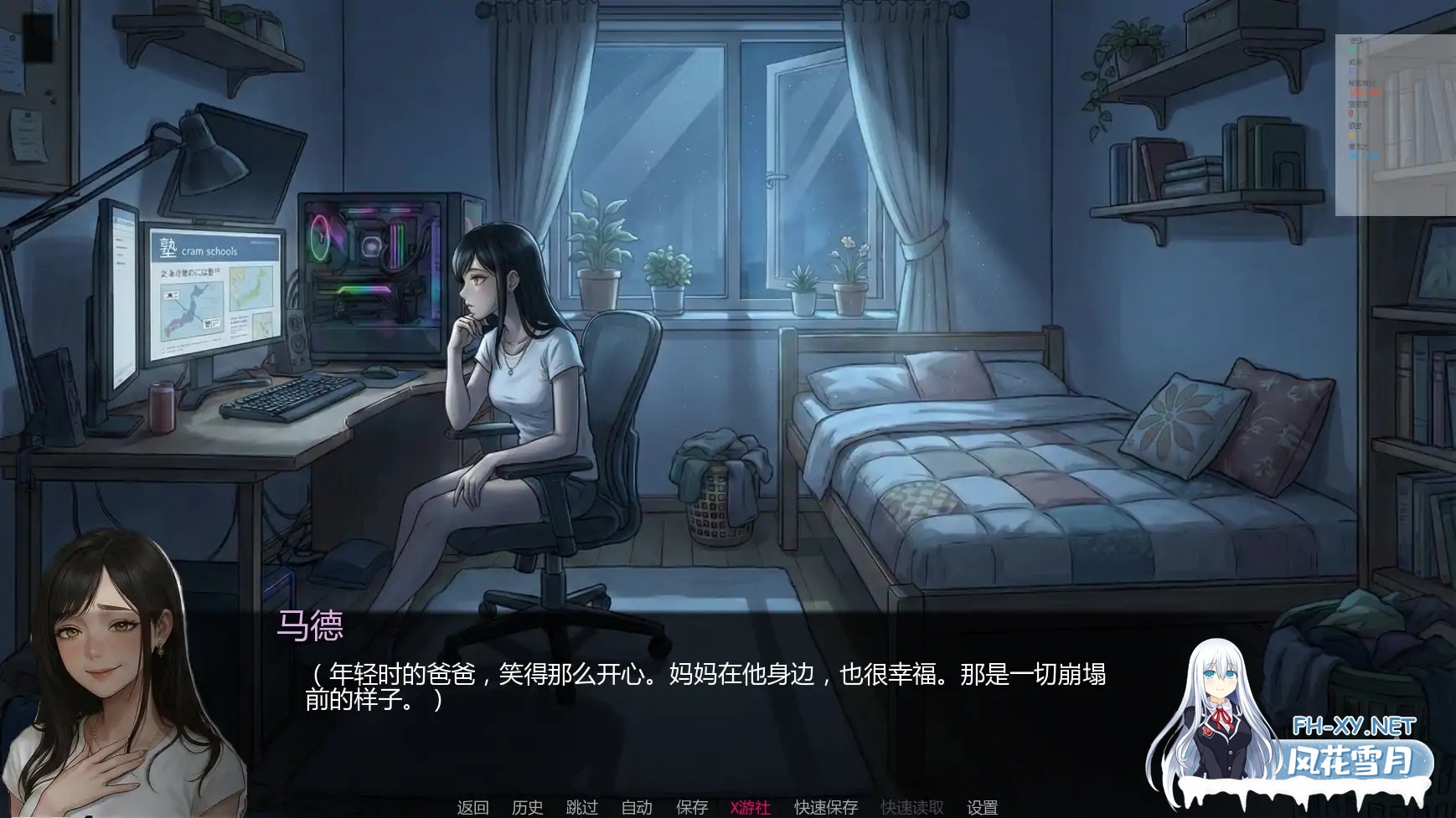The image size is (1456, 818).
Task: Click the red stat icon in the overlay
Action: 1351,113
